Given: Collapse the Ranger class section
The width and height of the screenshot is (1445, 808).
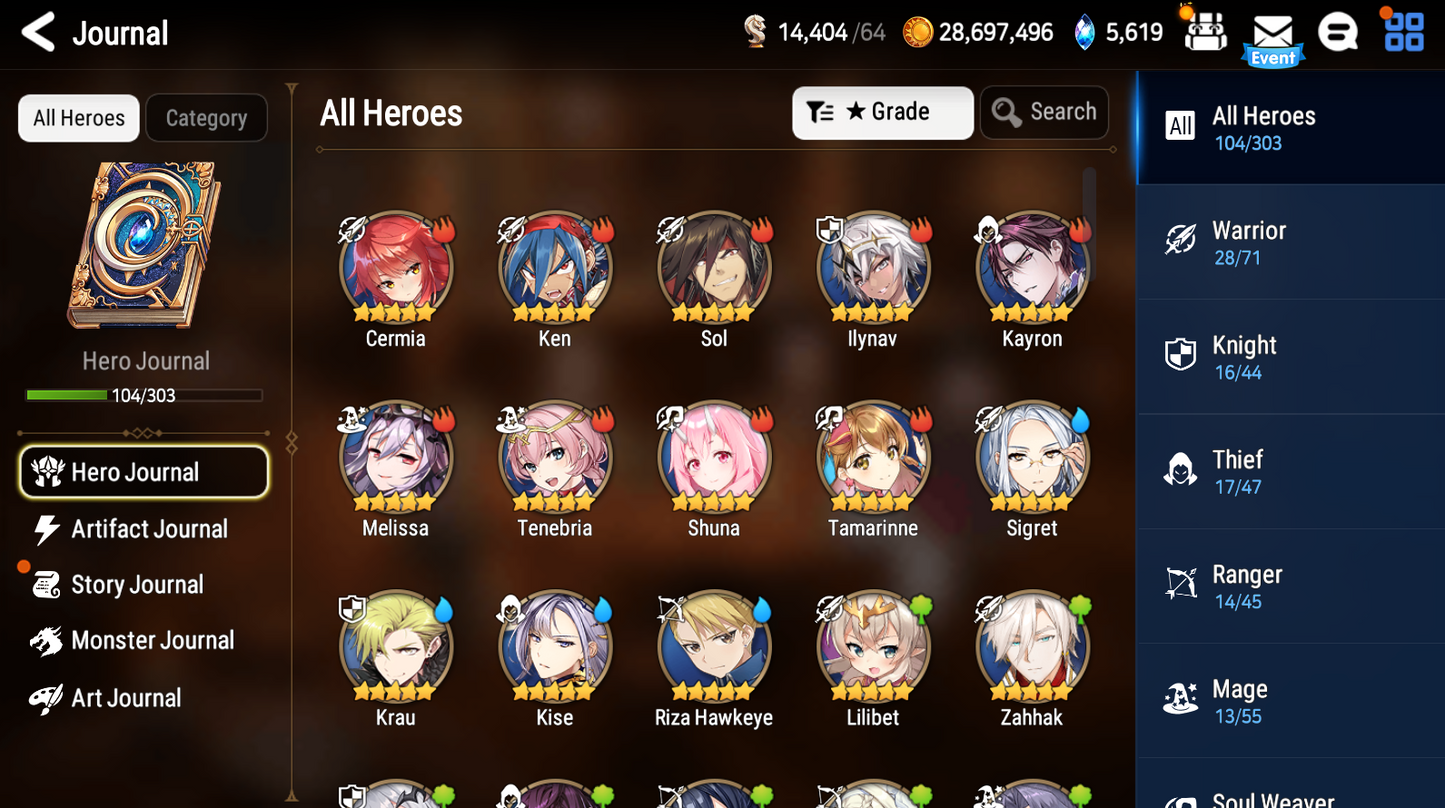Looking at the screenshot, I should pyautogui.click(x=1290, y=585).
